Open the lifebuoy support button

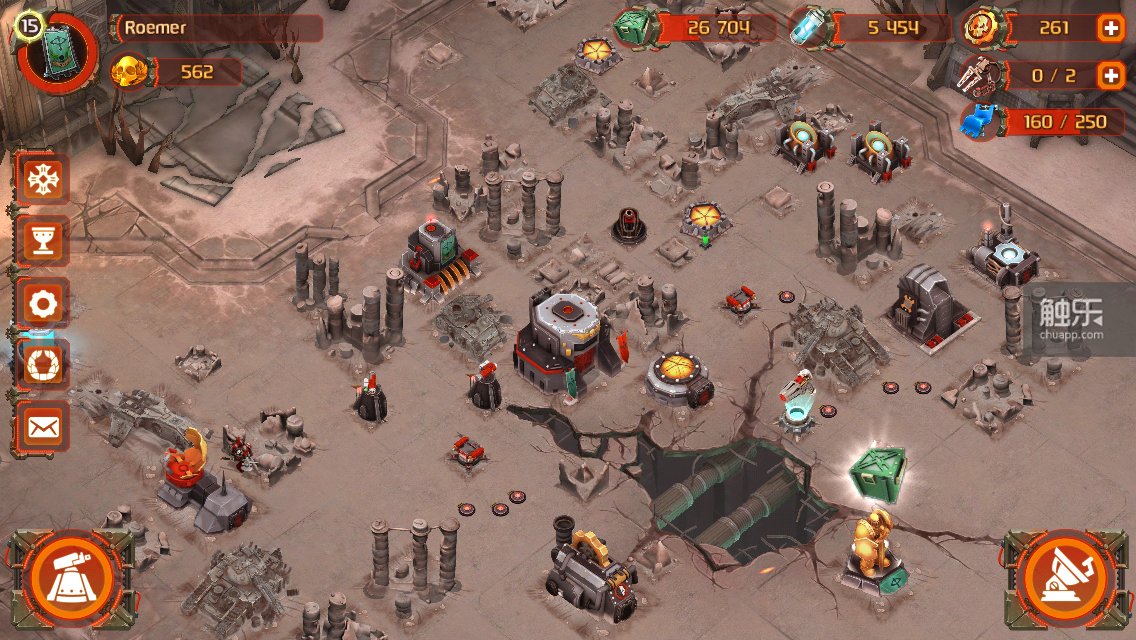pyautogui.click(x=42, y=365)
